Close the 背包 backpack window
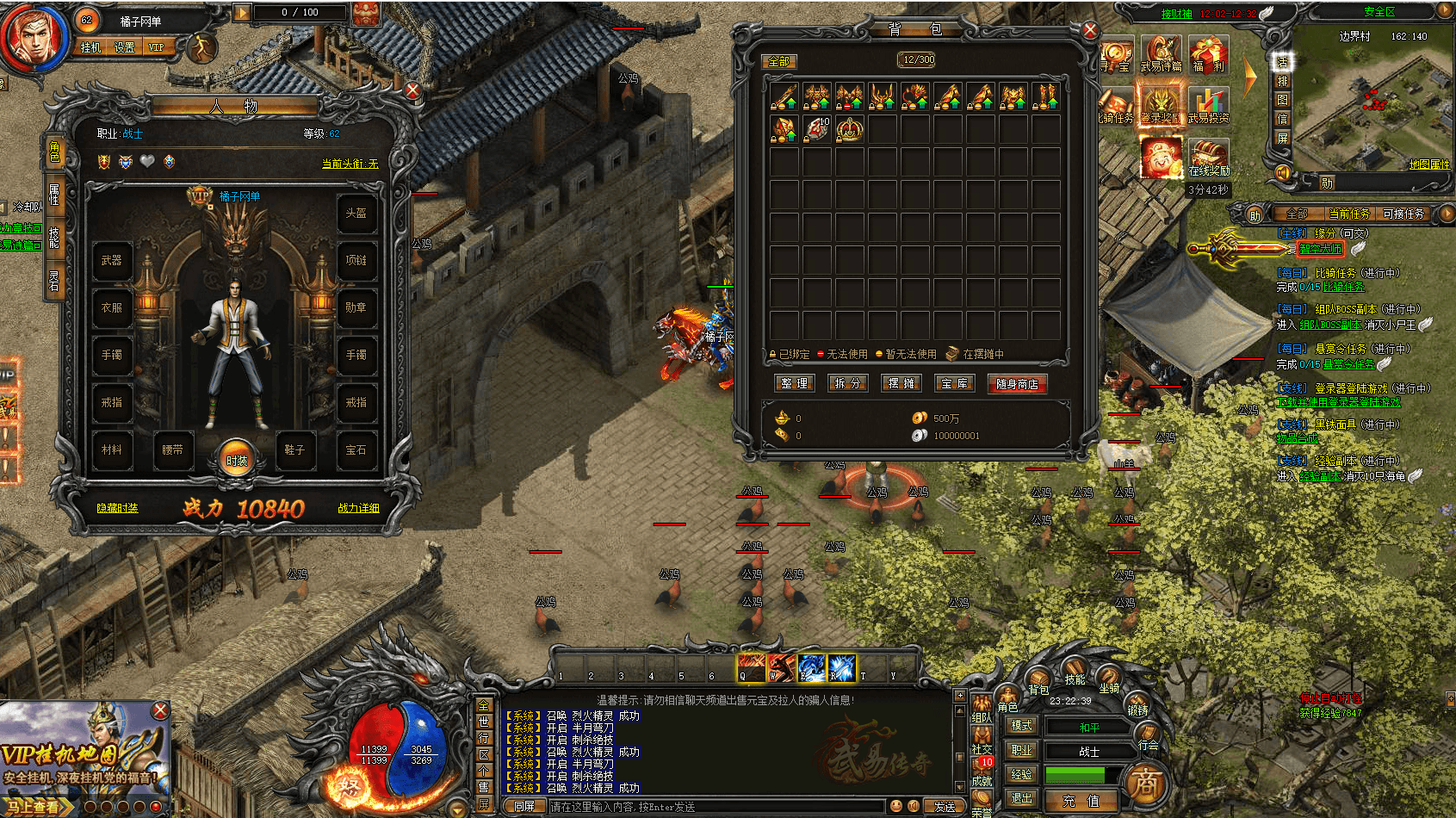 [x=1090, y=31]
